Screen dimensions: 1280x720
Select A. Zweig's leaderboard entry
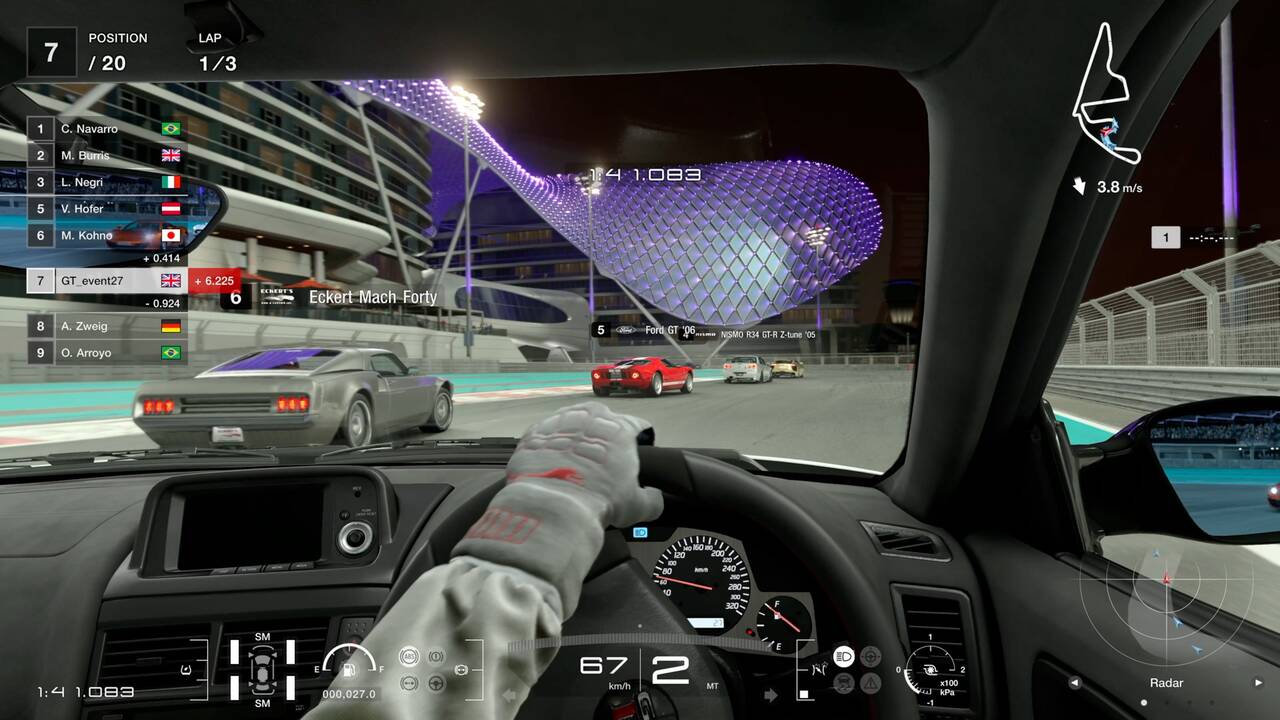[x=107, y=325]
